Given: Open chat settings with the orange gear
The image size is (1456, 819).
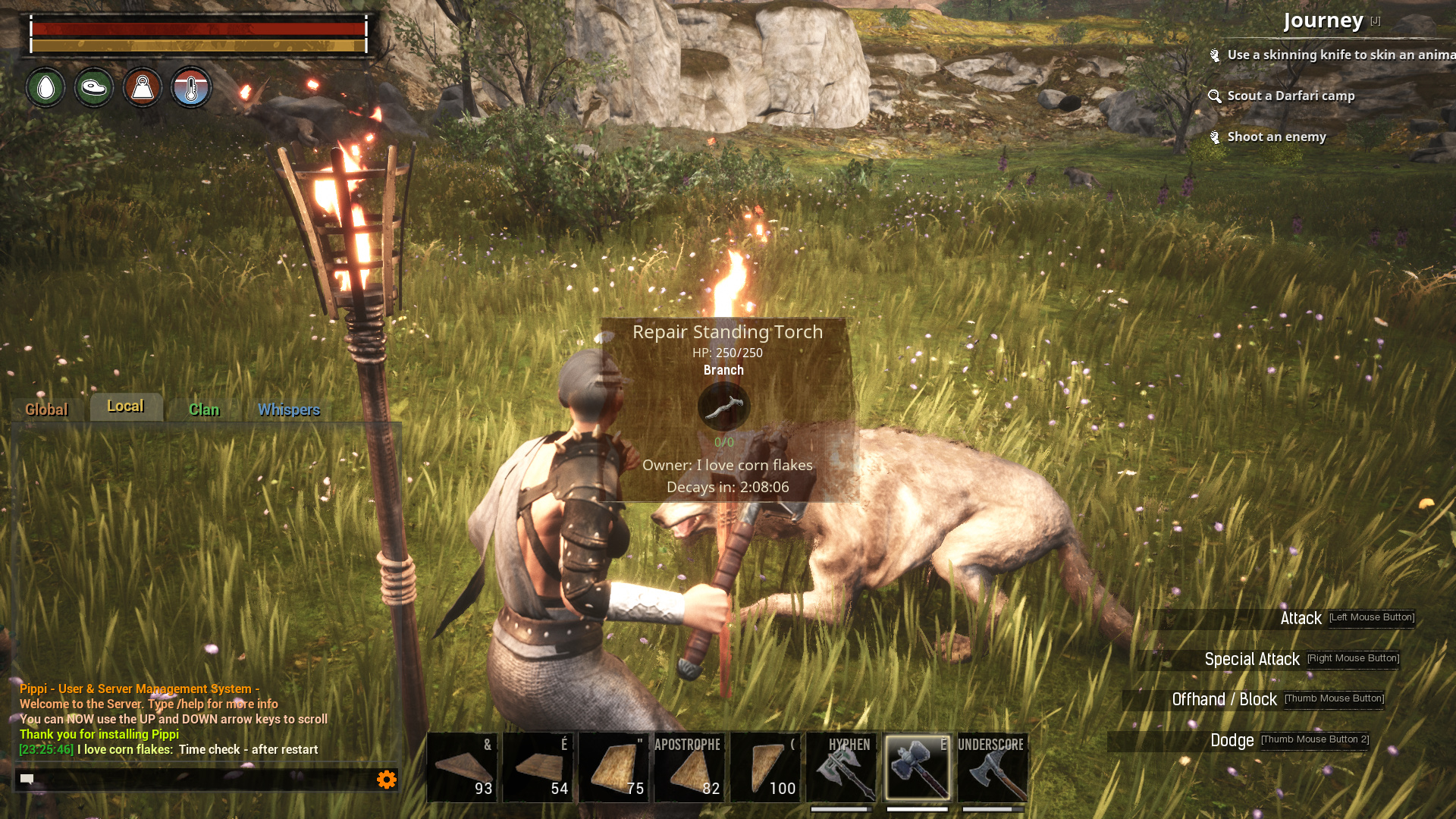Looking at the screenshot, I should [x=387, y=779].
